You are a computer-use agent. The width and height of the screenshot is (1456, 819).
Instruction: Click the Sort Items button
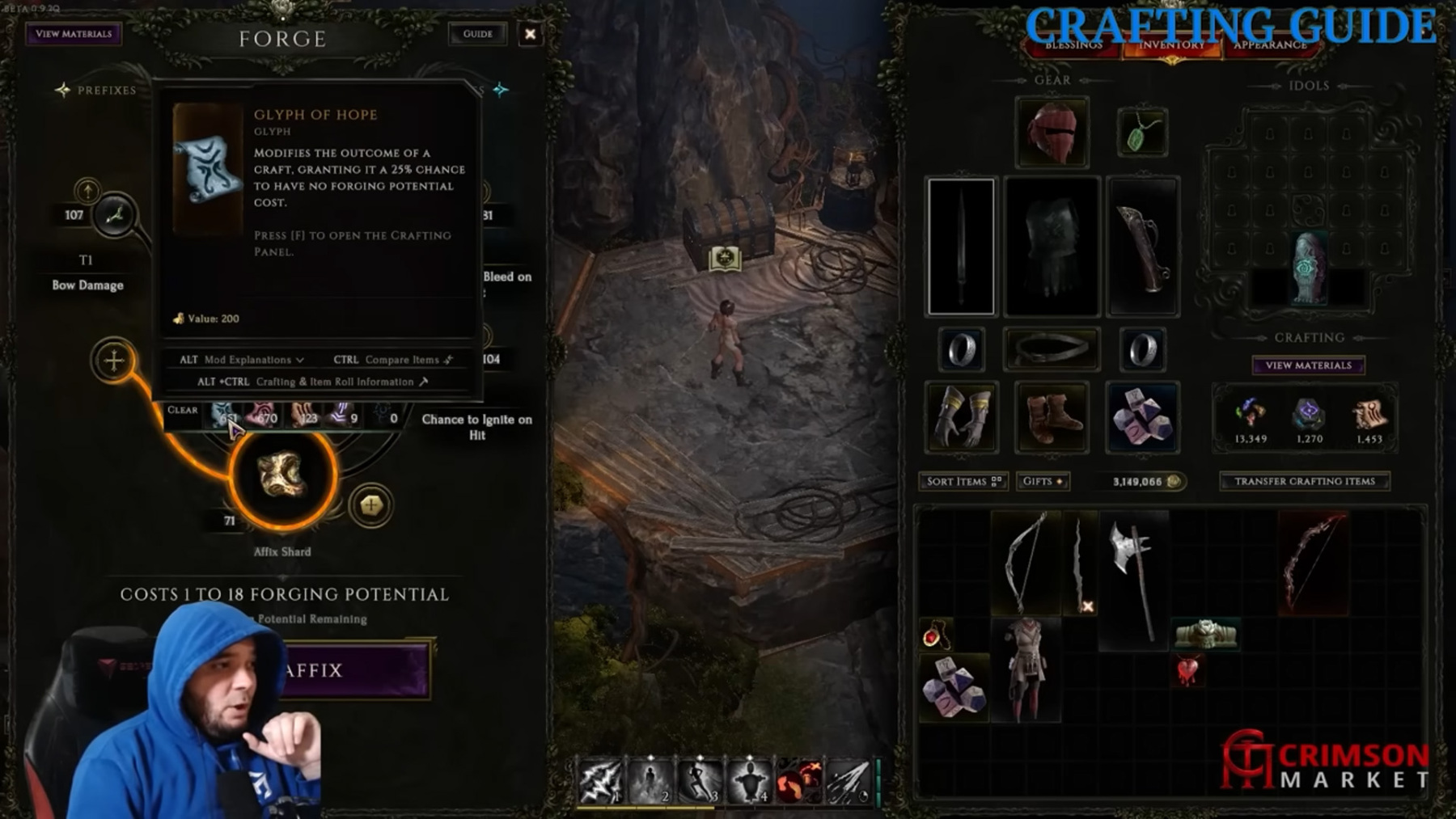(963, 482)
